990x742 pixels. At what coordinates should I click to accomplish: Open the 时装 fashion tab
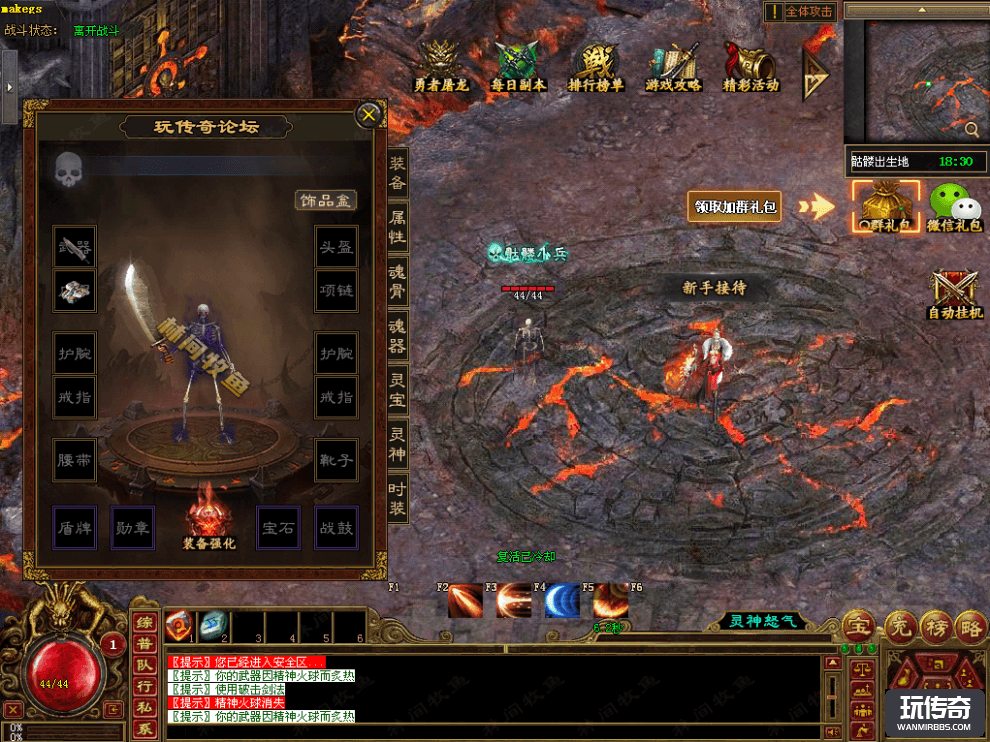tap(397, 498)
